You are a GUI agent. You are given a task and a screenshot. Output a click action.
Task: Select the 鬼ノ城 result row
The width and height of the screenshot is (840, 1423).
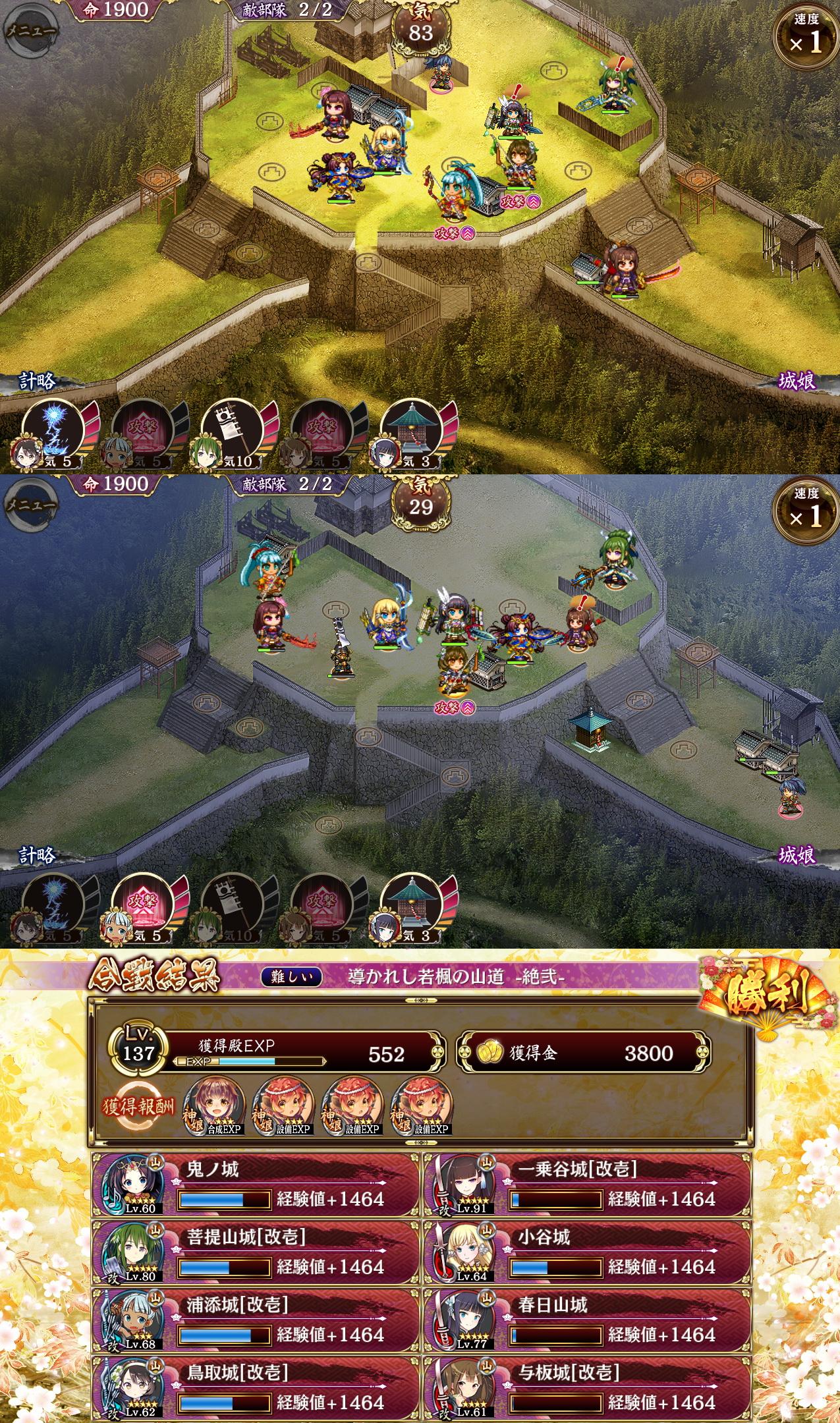(x=256, y=1185)
